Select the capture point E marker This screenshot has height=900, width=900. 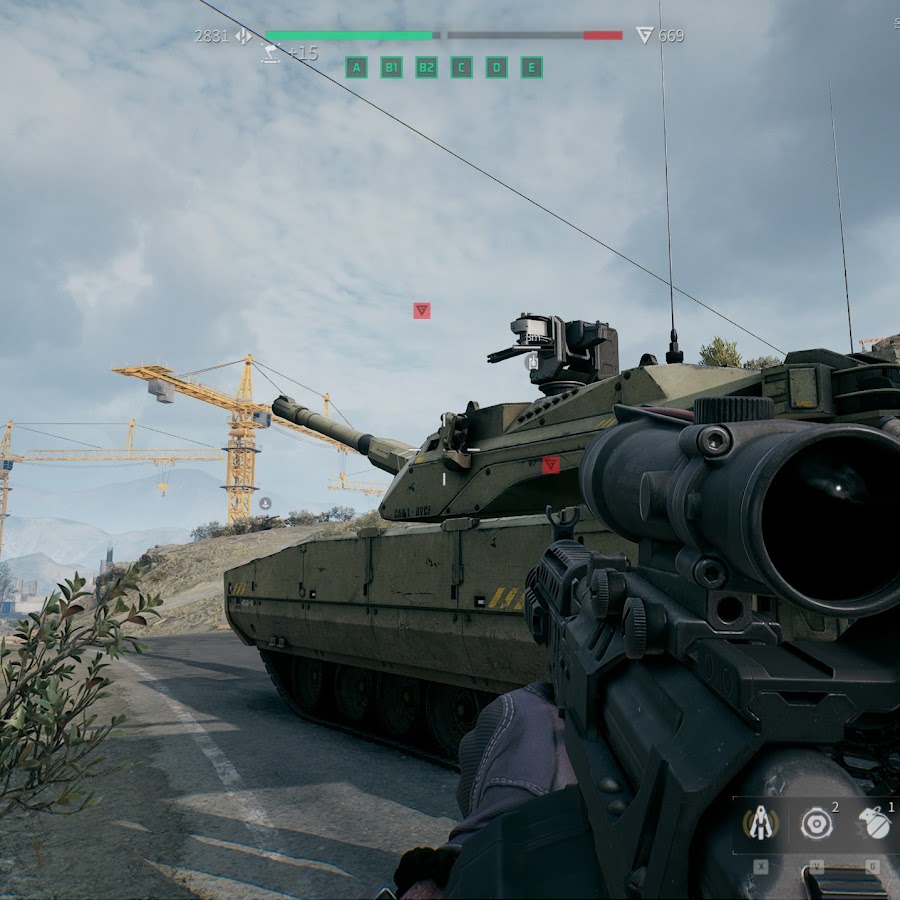[x=531, y=67]
